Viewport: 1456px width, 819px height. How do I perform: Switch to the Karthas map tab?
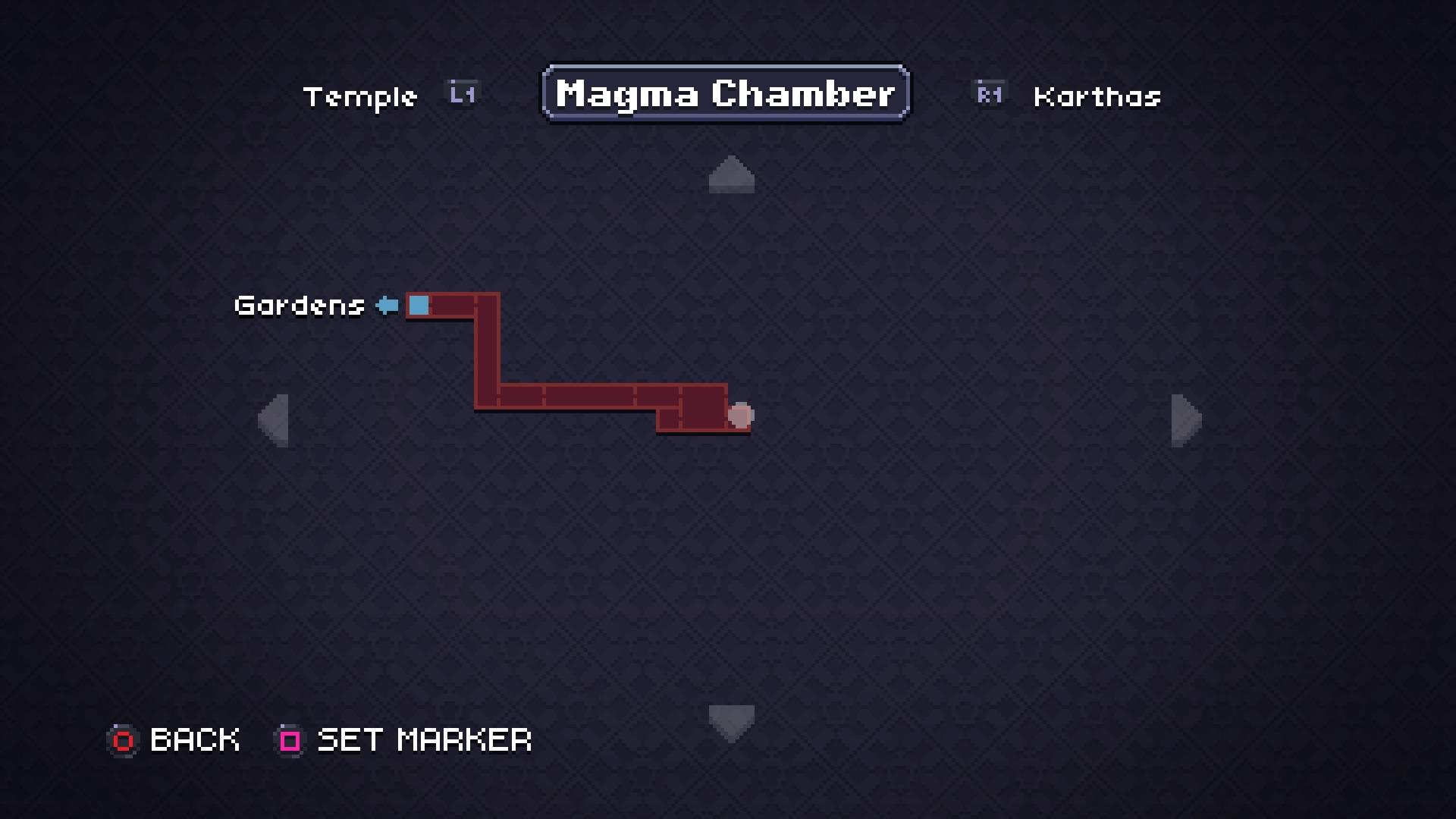[x=1097, y=96]
